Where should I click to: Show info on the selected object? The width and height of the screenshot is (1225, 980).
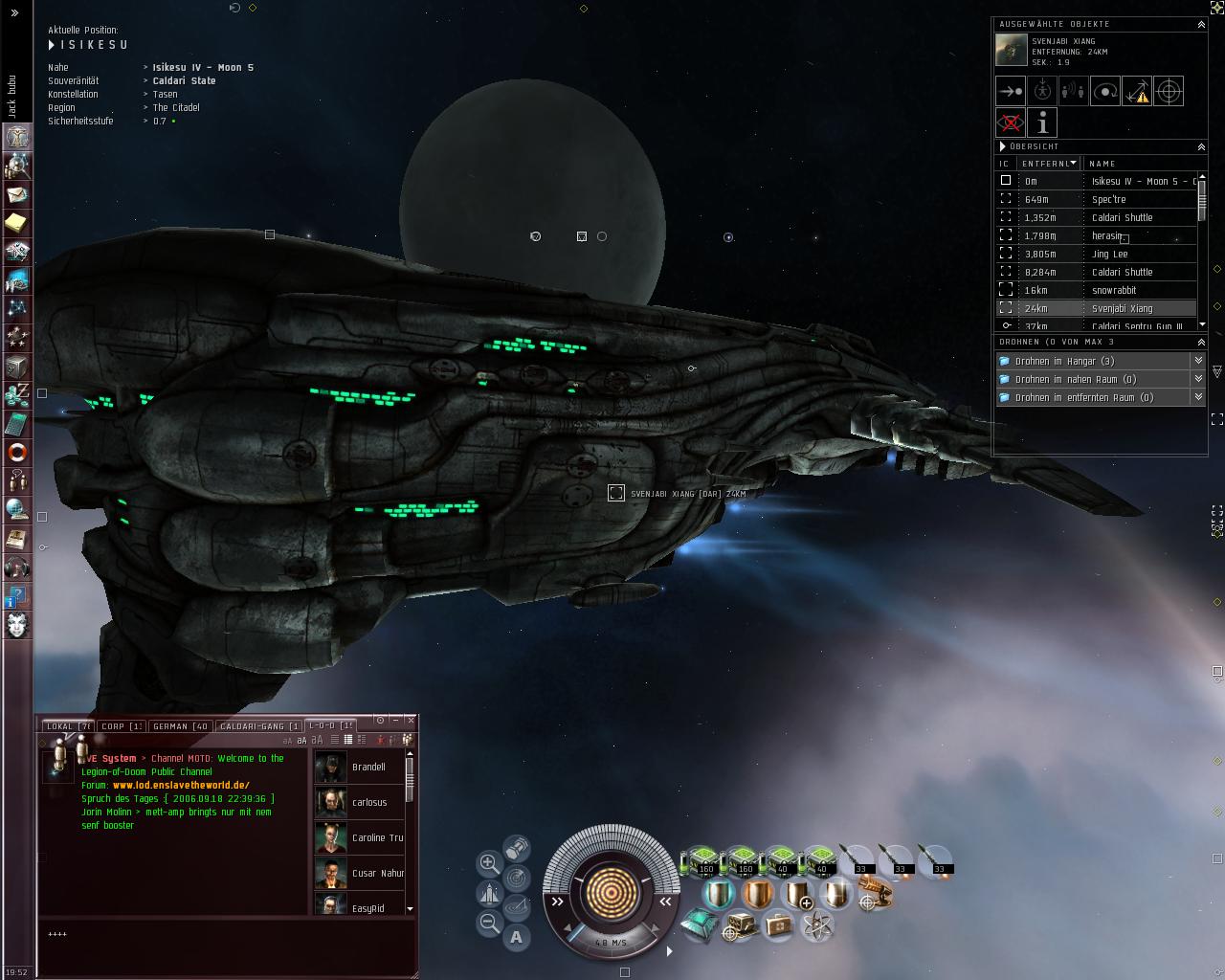point(1042,122)
